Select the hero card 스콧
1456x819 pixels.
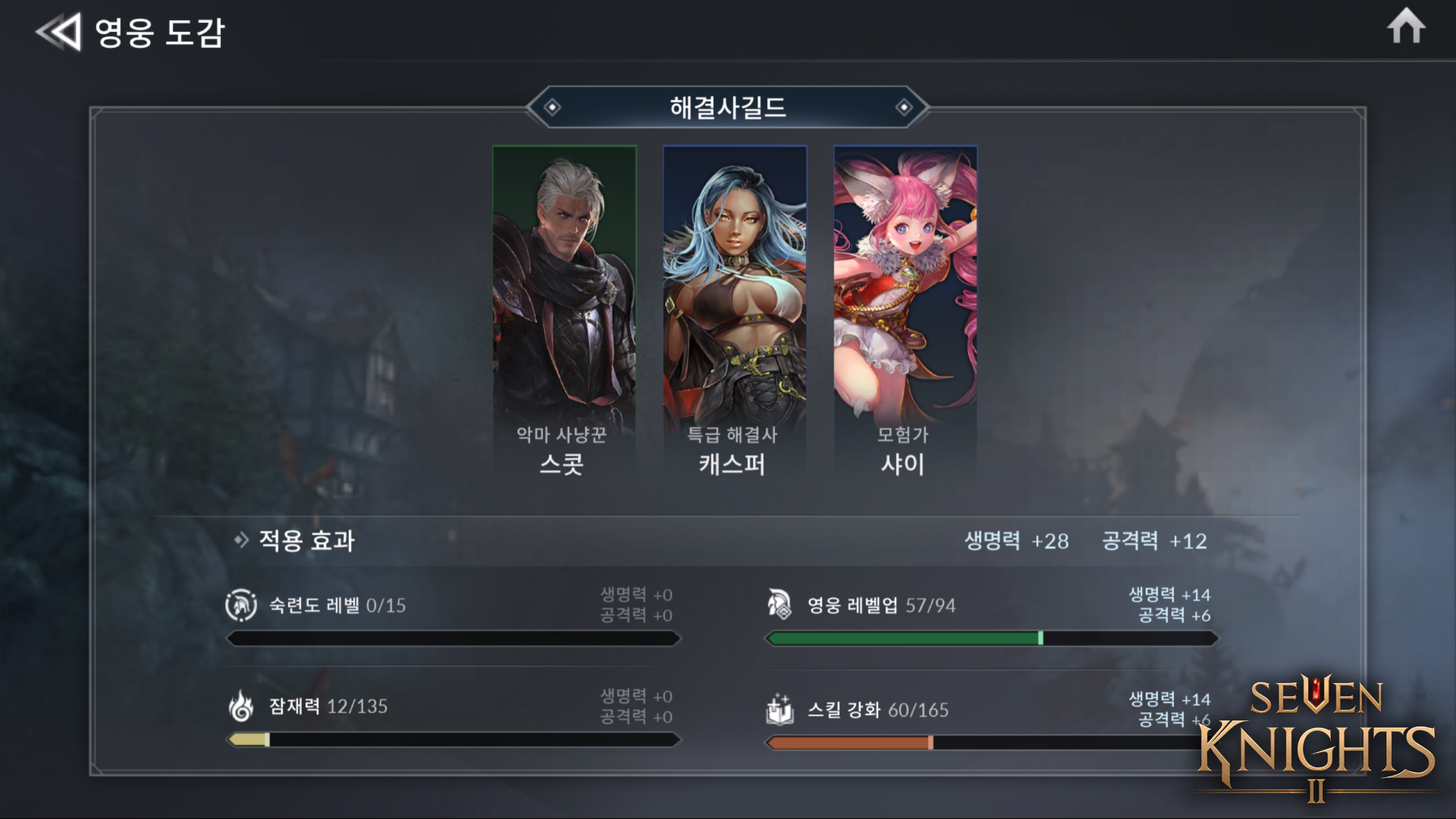coord(563,311)
